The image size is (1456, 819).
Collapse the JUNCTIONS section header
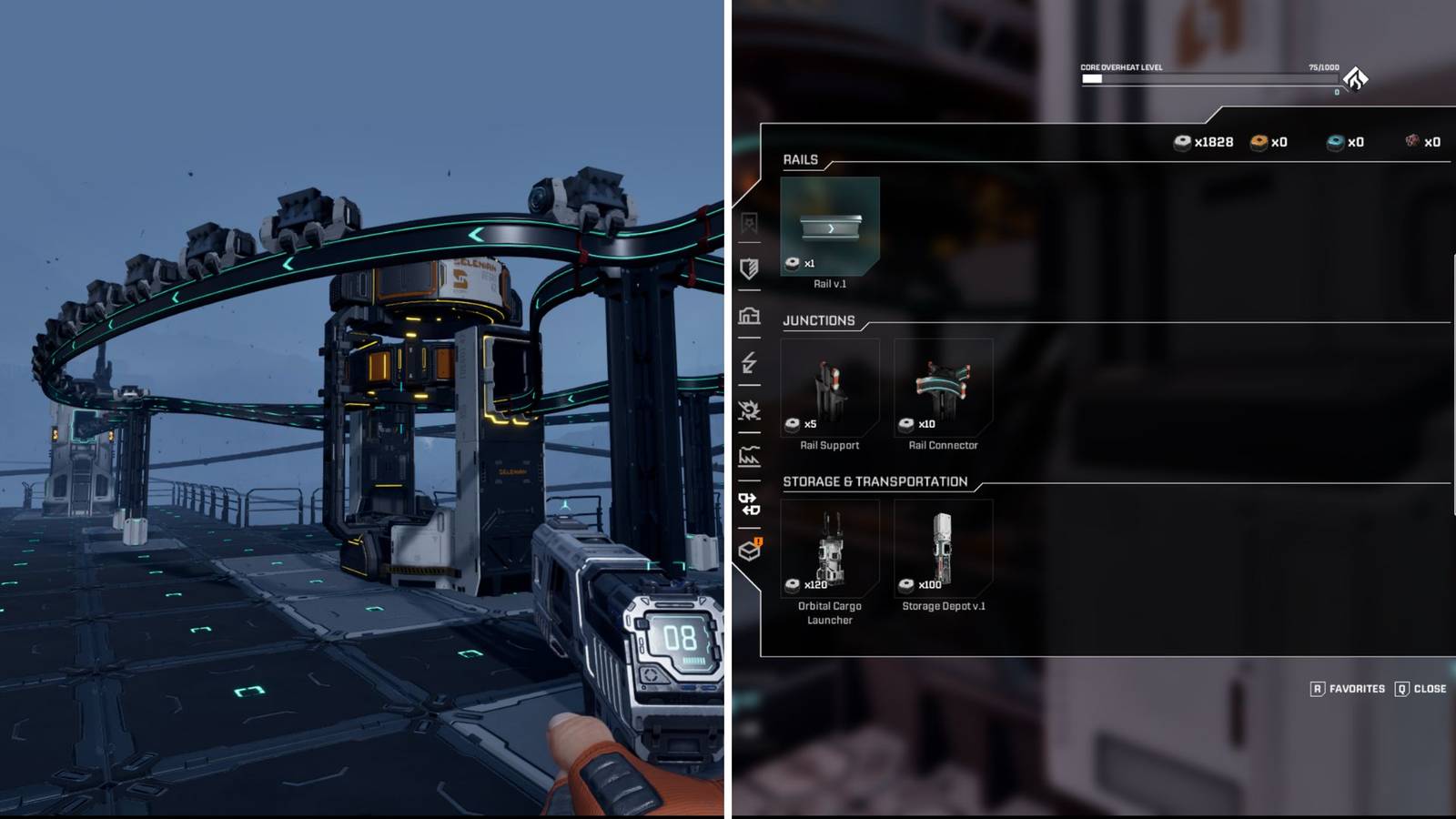coord(818,320)
